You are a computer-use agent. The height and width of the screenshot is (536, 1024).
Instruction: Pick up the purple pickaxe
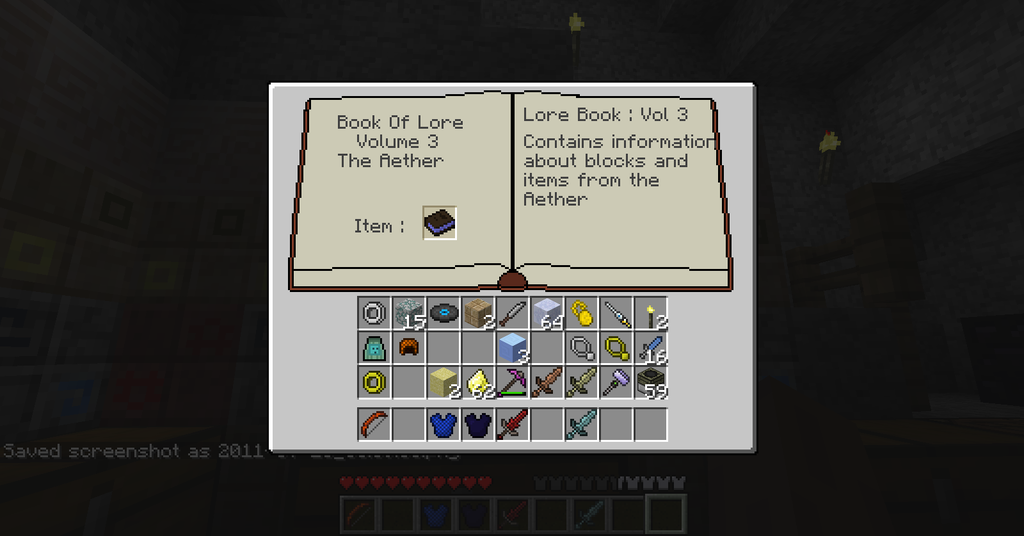coord(512,382)
